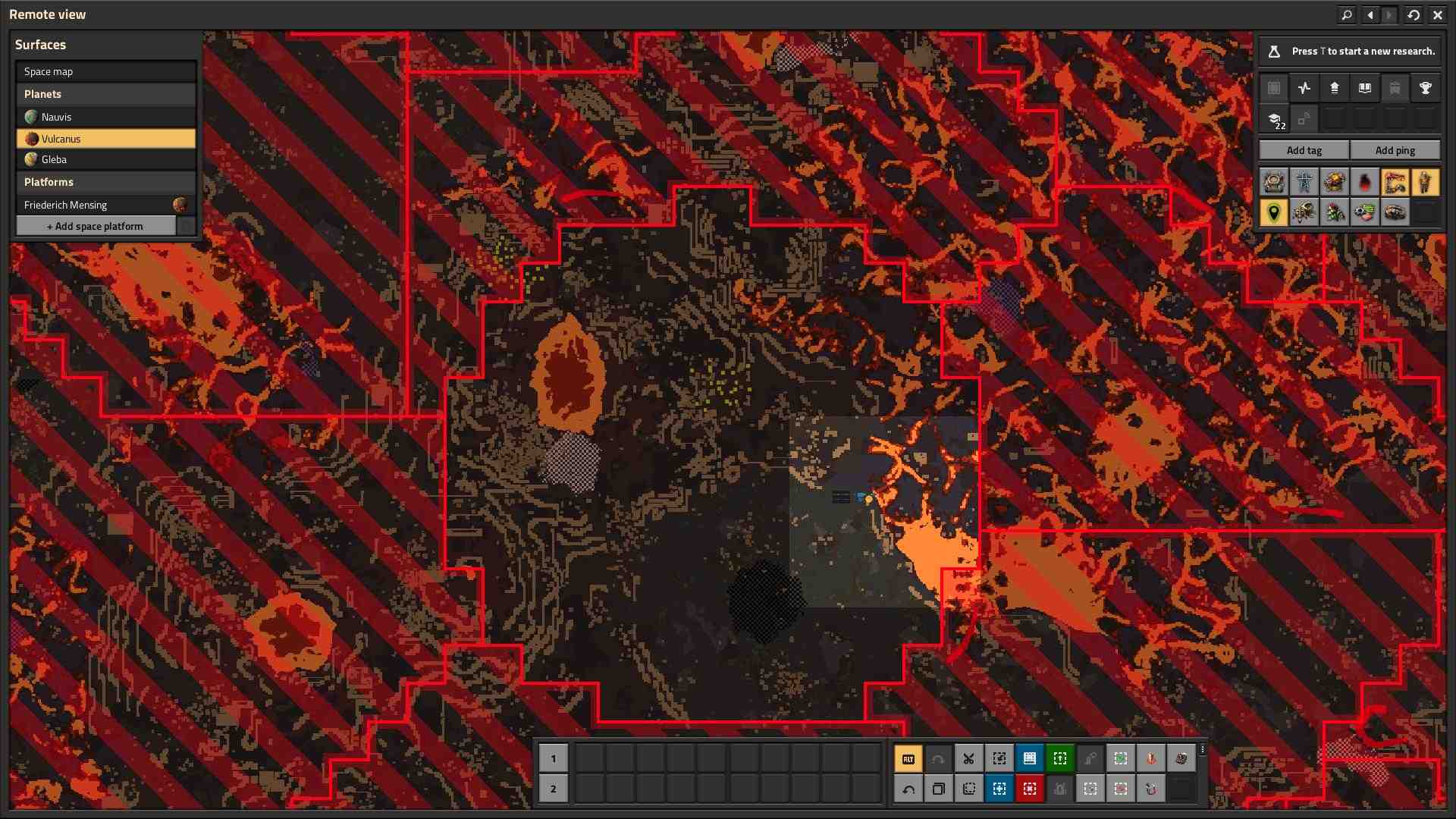Open the production statistics graph icon

[1304, 88]
